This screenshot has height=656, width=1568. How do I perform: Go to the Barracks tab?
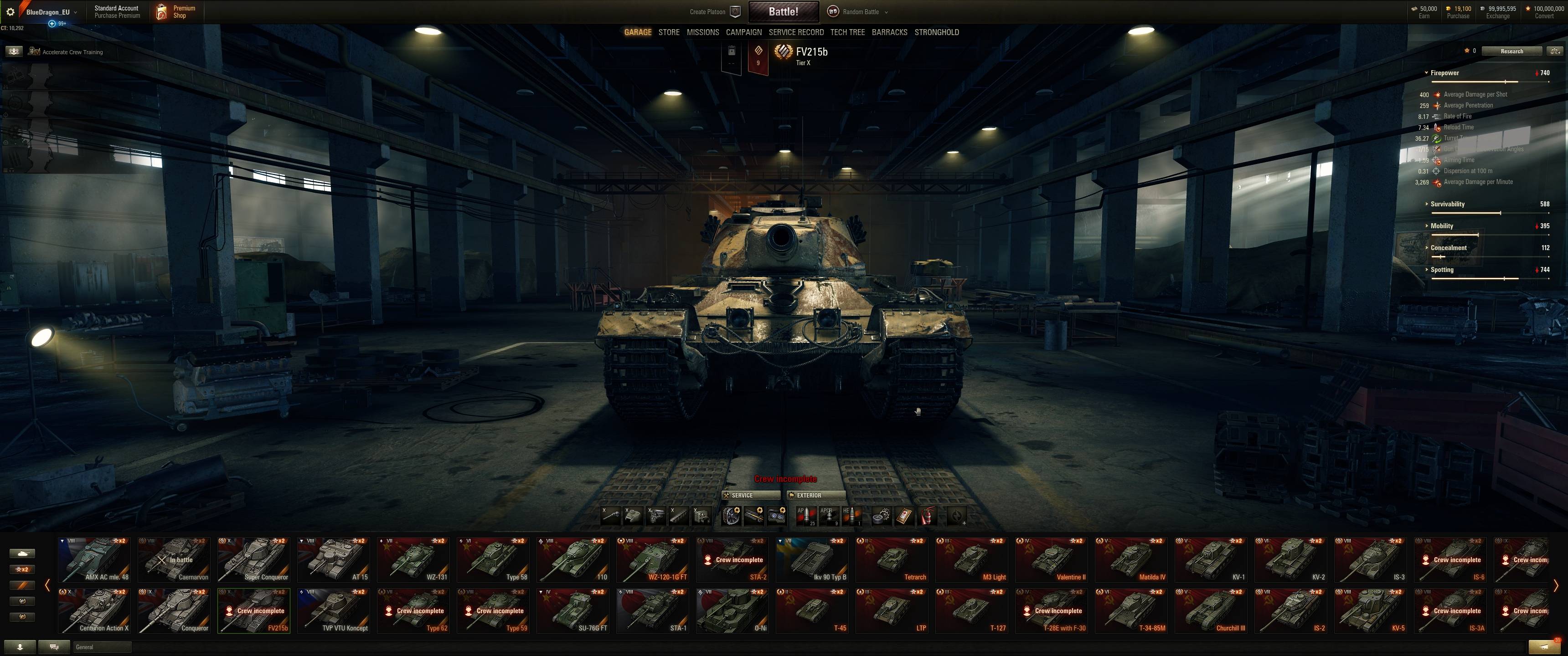(889, 32)
